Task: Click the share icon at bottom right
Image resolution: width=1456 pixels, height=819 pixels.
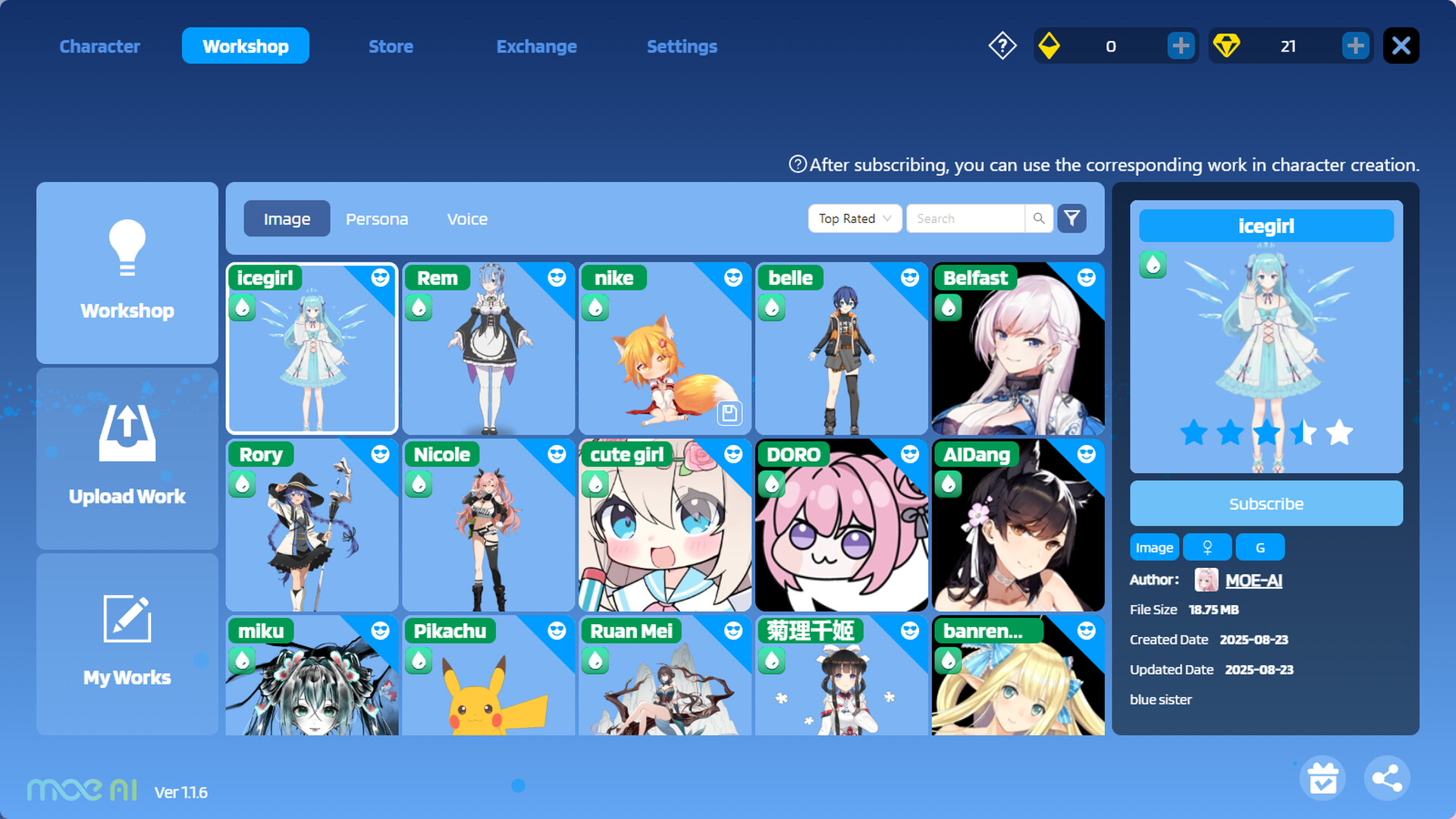Action: point(1387,777)
